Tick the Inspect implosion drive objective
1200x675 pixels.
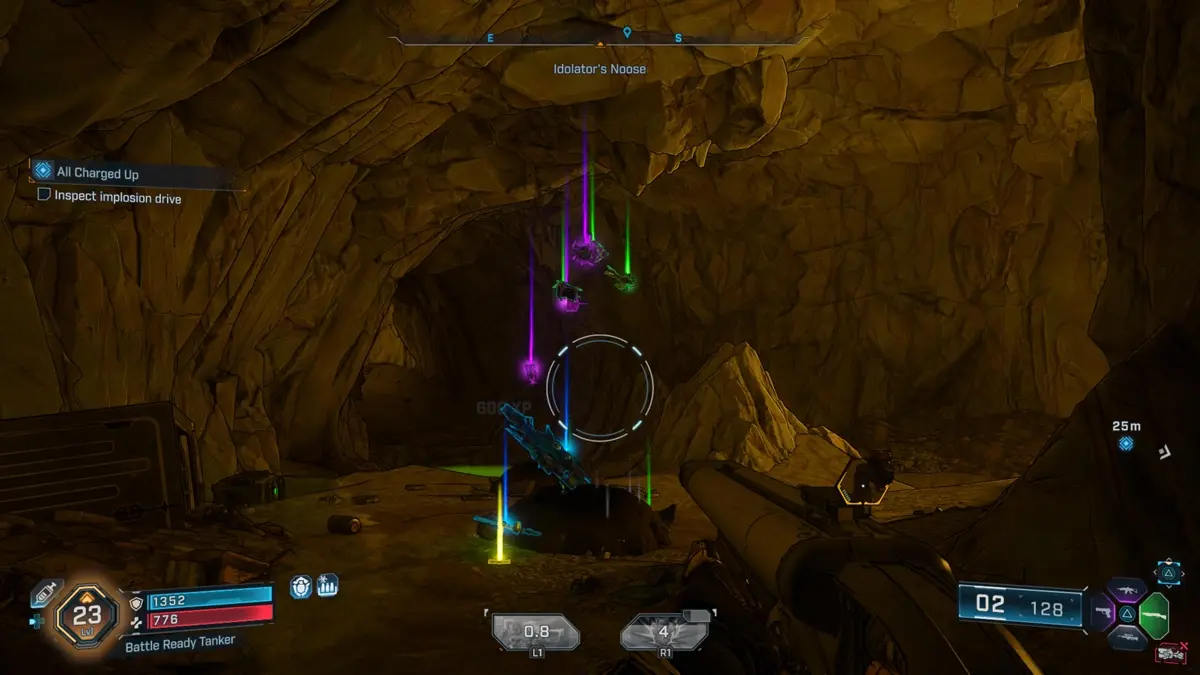tap(44, 196)
